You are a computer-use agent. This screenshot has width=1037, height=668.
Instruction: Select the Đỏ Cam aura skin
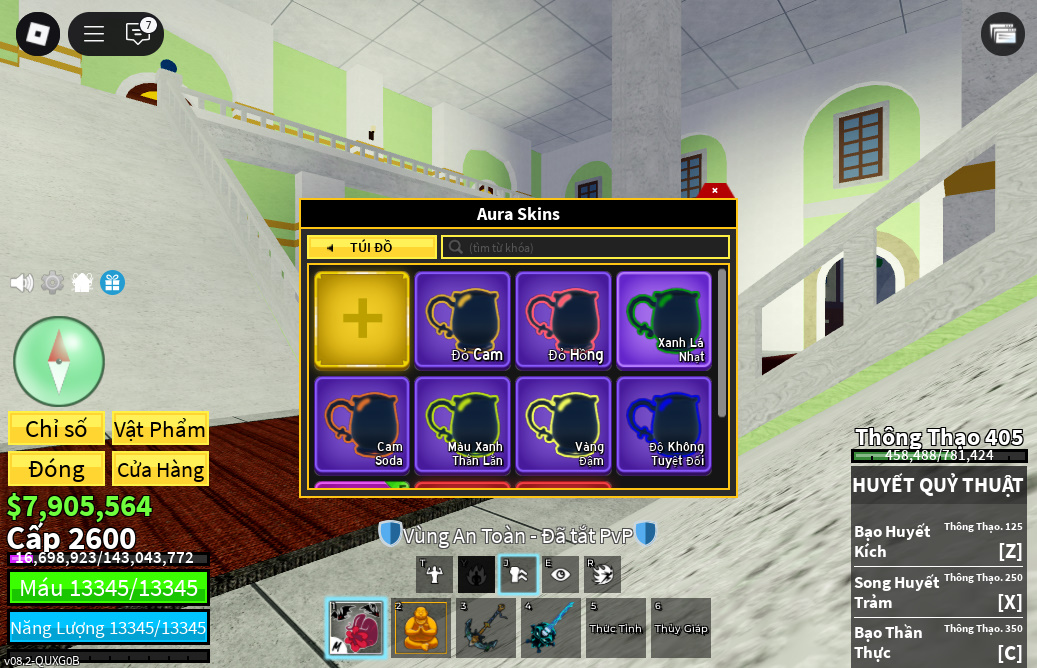463,319
